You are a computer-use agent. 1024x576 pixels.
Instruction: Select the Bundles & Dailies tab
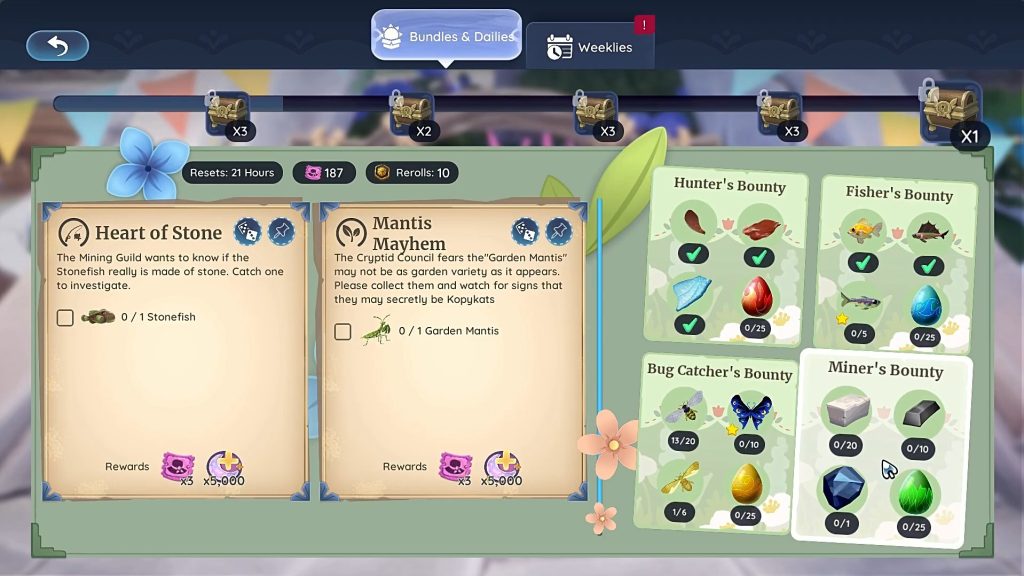tap(446, 37)
